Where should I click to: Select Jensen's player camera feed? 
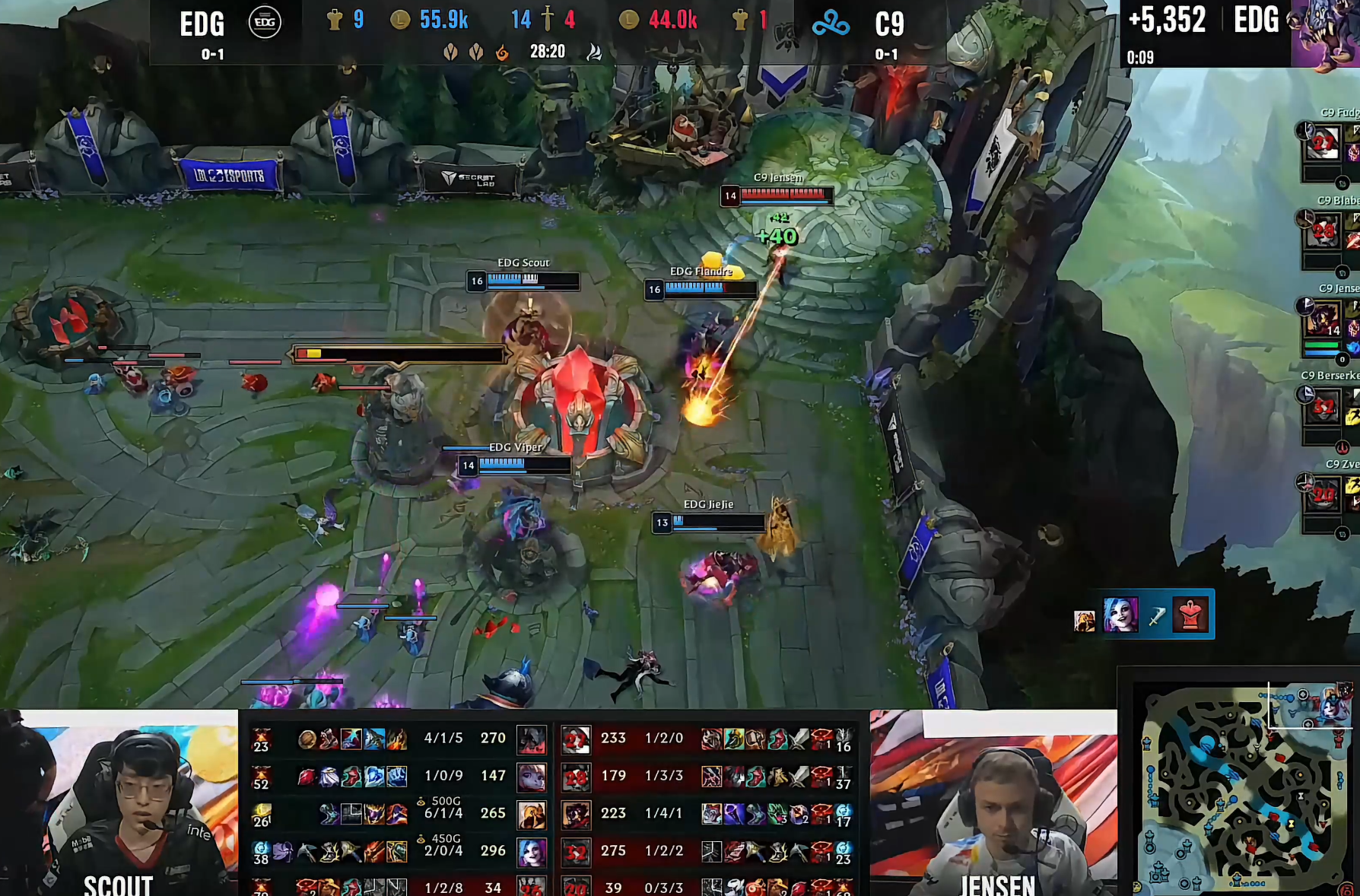point(993,802)
